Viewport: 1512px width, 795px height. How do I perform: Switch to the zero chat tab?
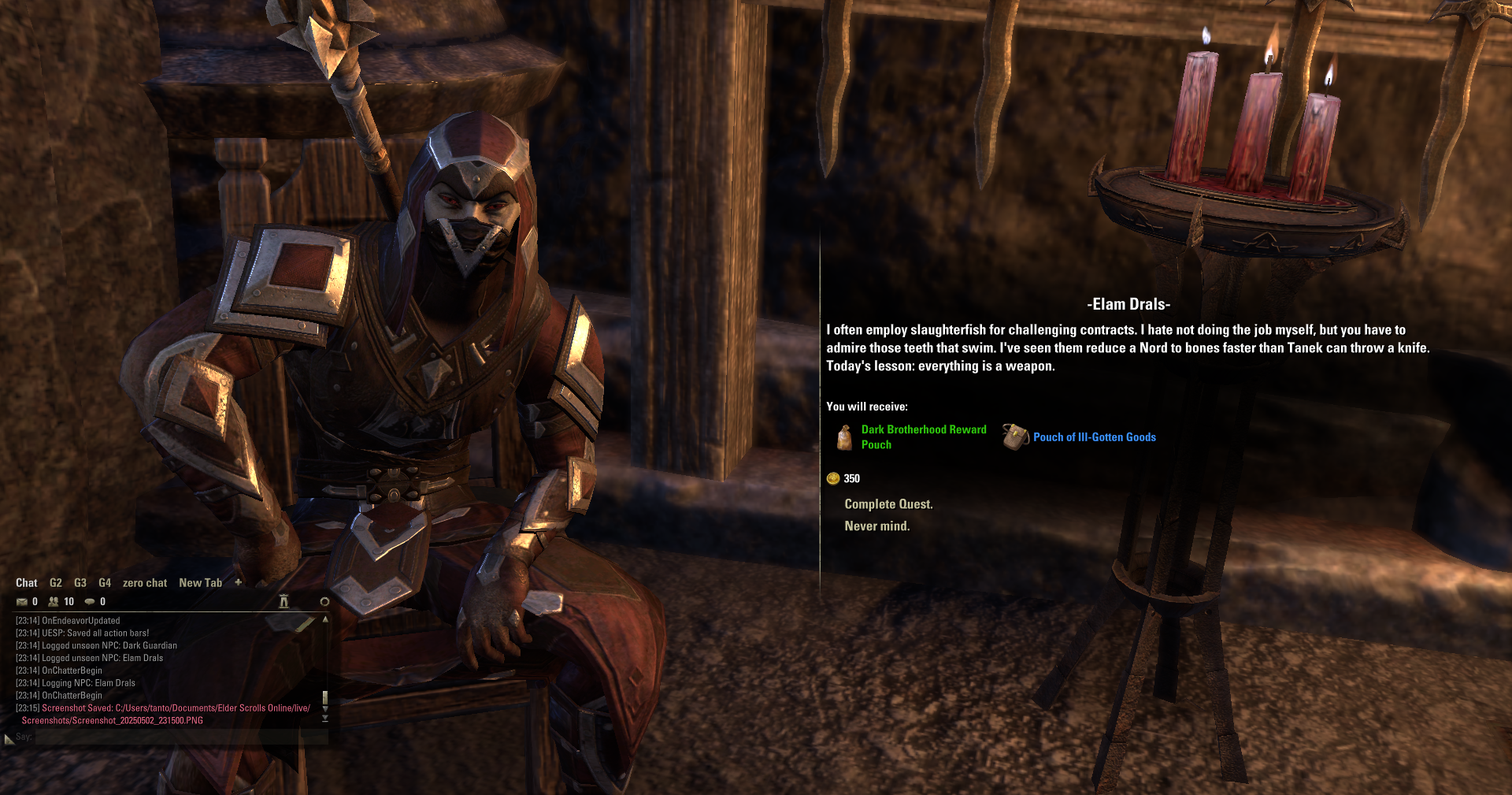pos(145,583)
